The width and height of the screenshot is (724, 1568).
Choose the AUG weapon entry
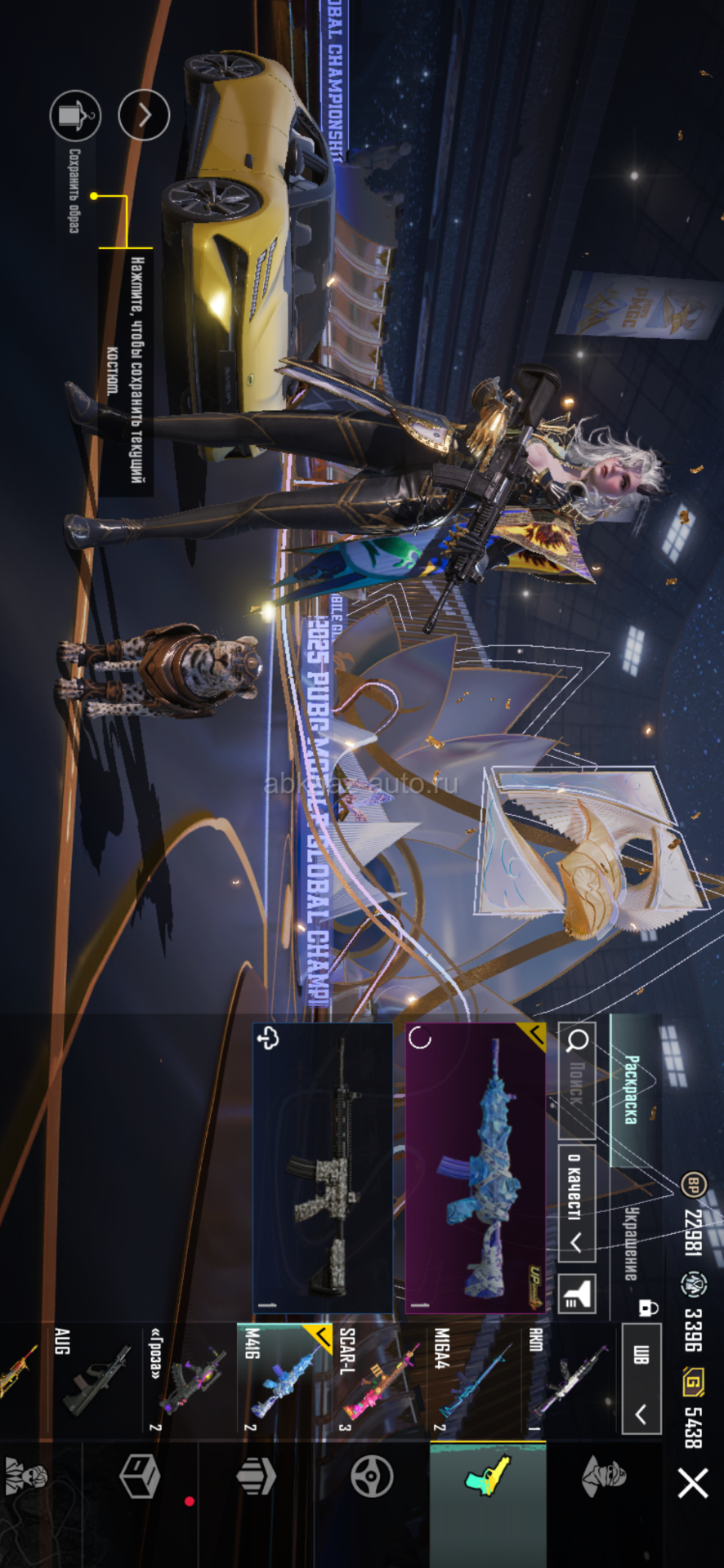tap(95, 1380)
